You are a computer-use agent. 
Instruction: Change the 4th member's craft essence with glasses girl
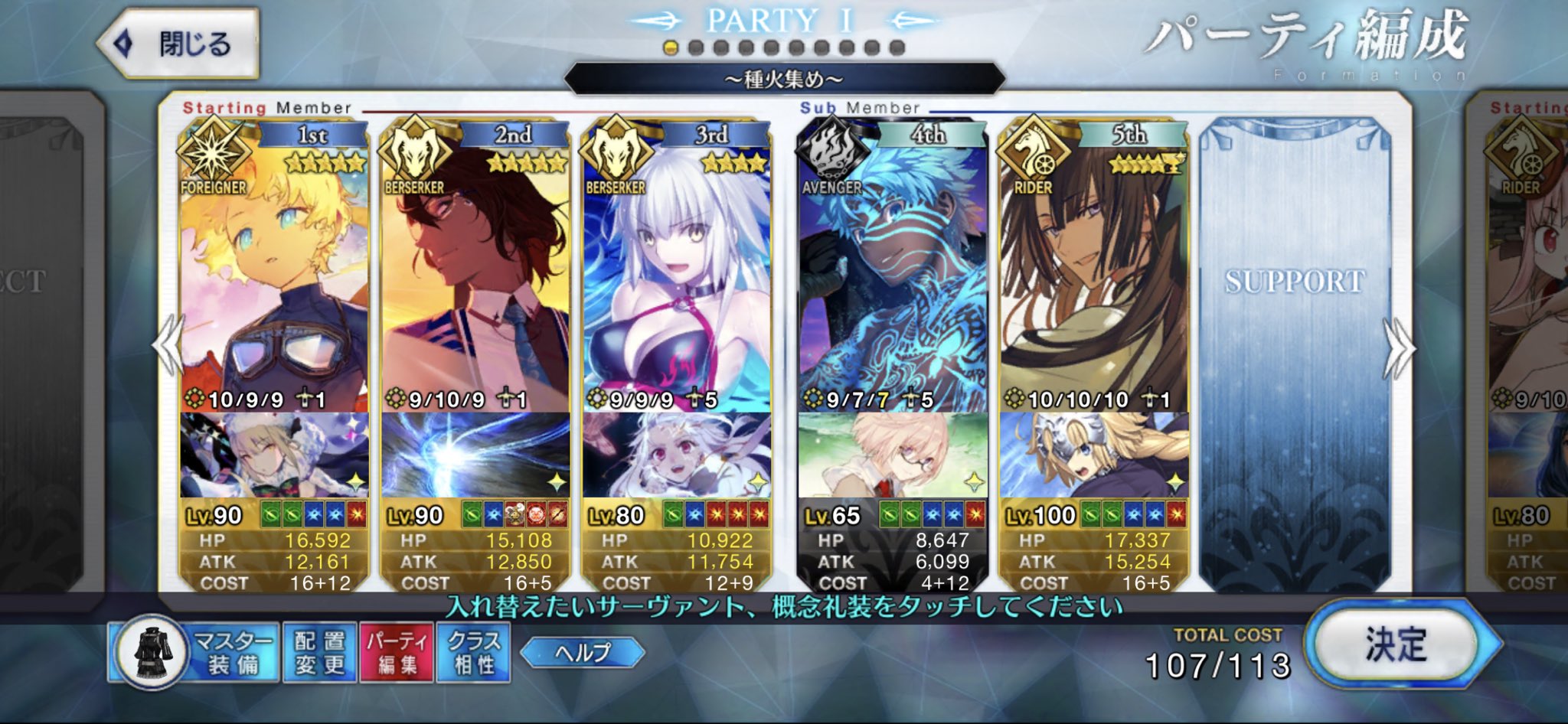click(892, 455)
